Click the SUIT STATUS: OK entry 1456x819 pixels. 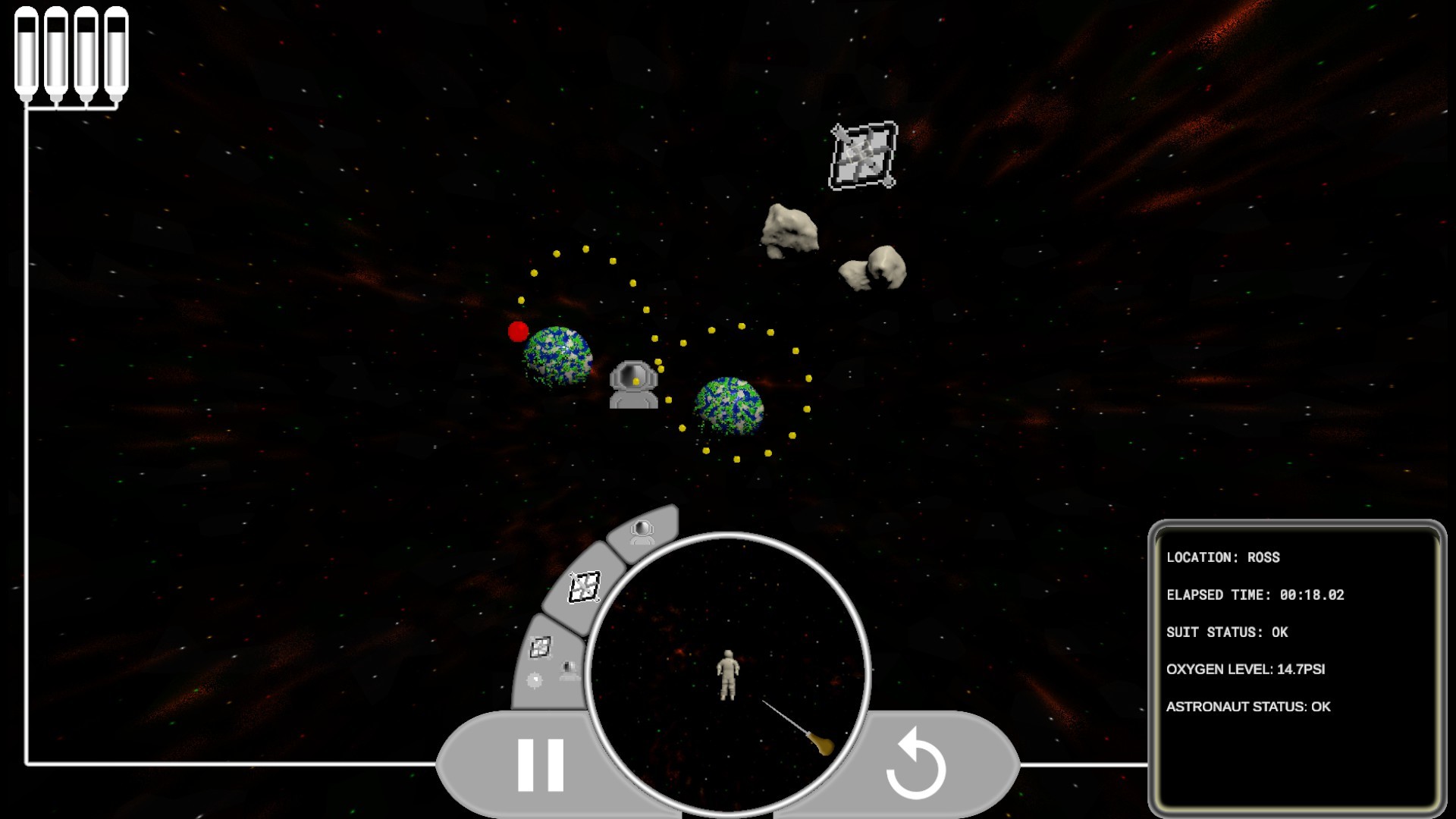(x=1228, y=632)
